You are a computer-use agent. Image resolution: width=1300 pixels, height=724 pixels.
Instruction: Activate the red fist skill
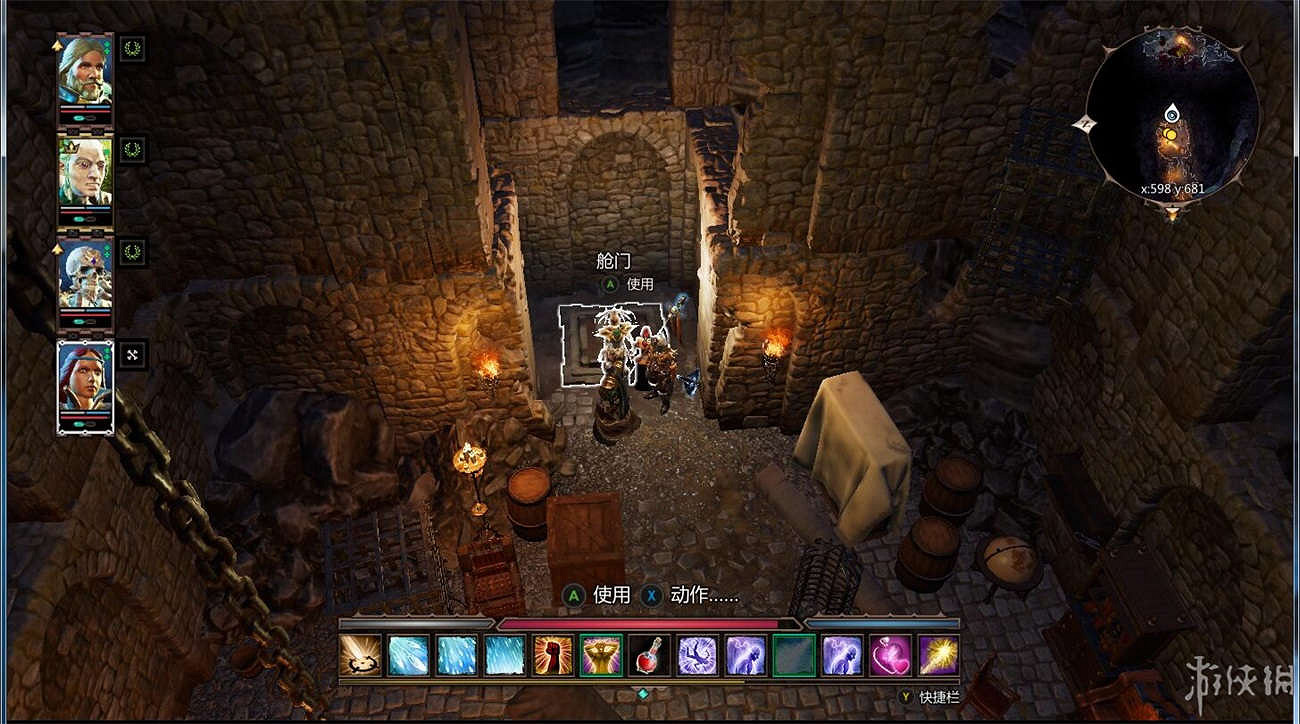(x=553, y=656)
